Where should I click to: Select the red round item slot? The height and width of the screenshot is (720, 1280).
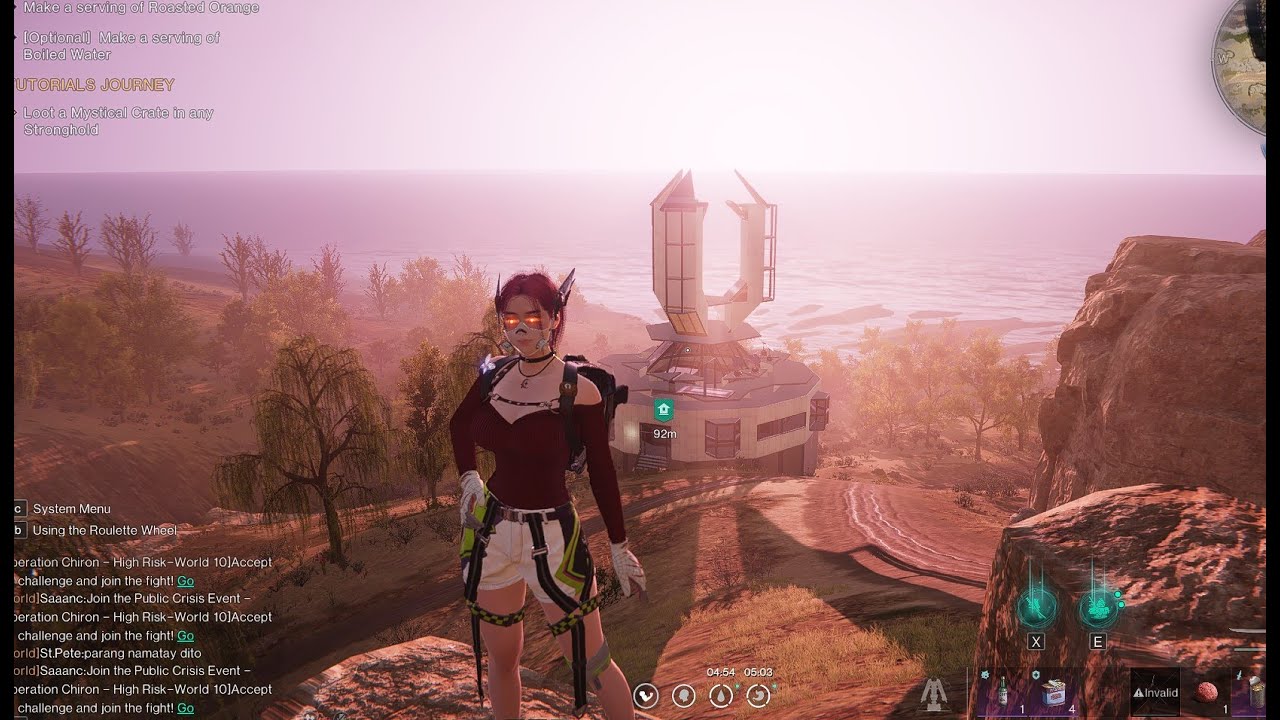1208,692
